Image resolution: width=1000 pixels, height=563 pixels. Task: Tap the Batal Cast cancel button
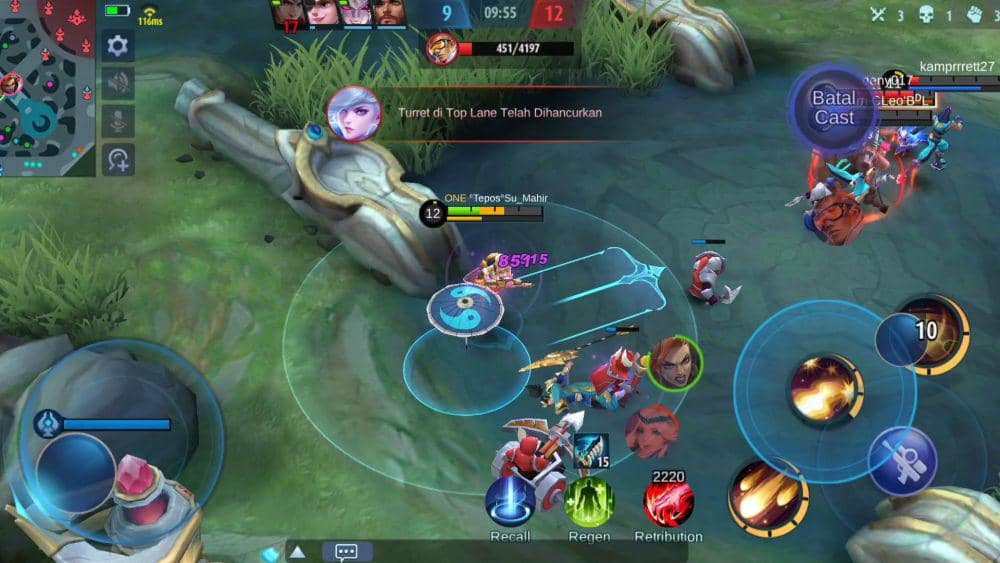[x=833, y=107]
